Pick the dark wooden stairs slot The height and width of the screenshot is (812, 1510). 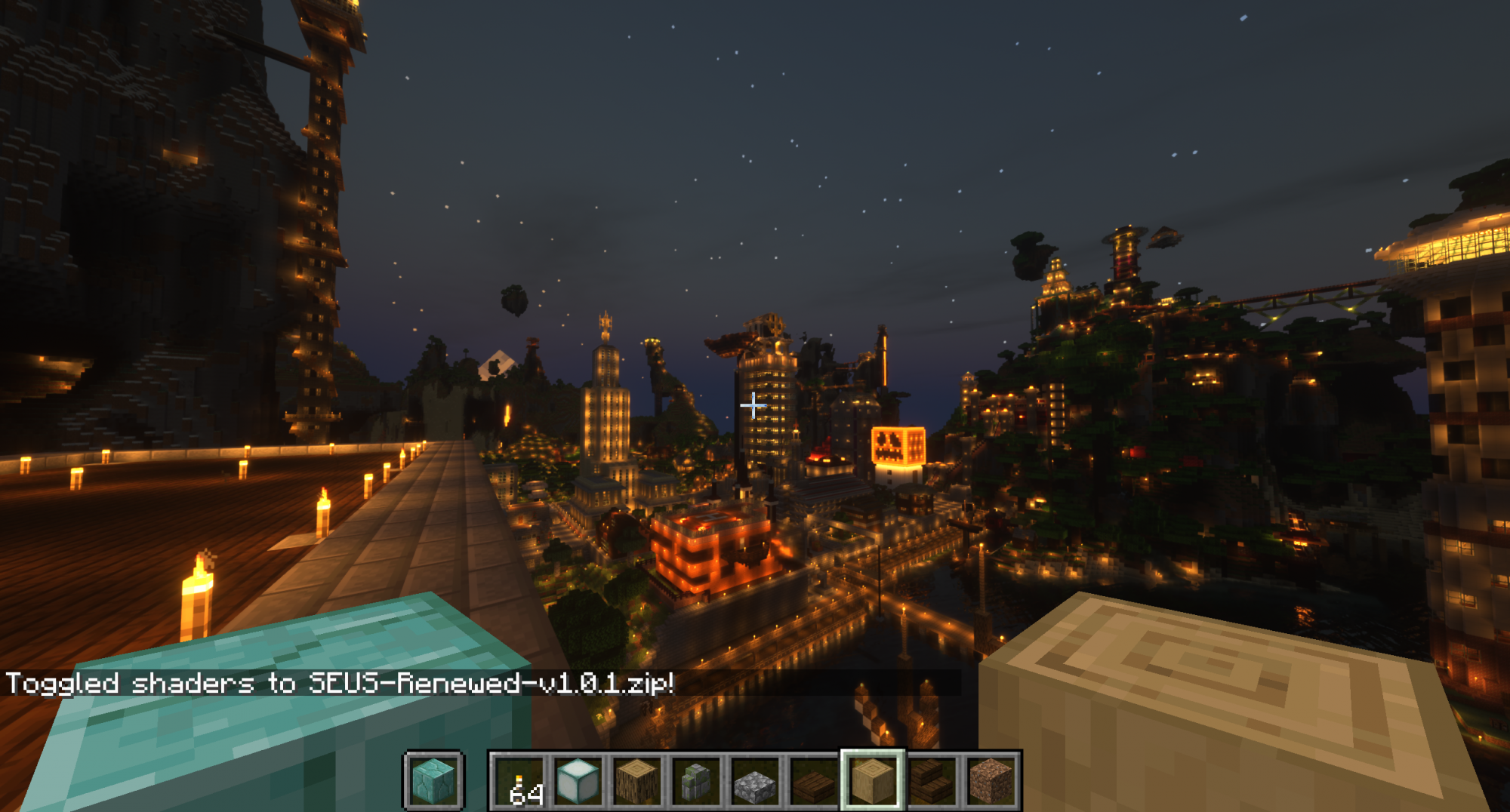pos(932,780)
